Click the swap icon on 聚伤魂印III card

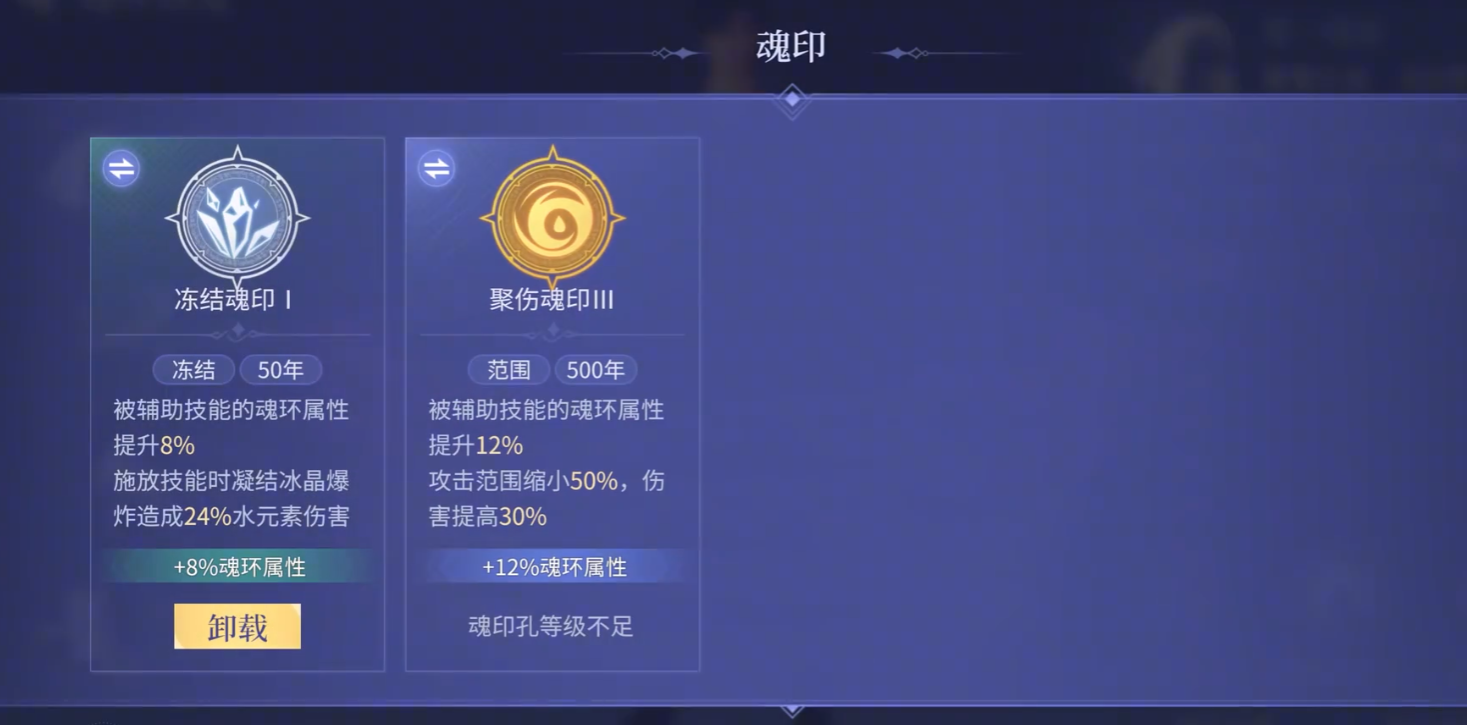pos(434,167)
